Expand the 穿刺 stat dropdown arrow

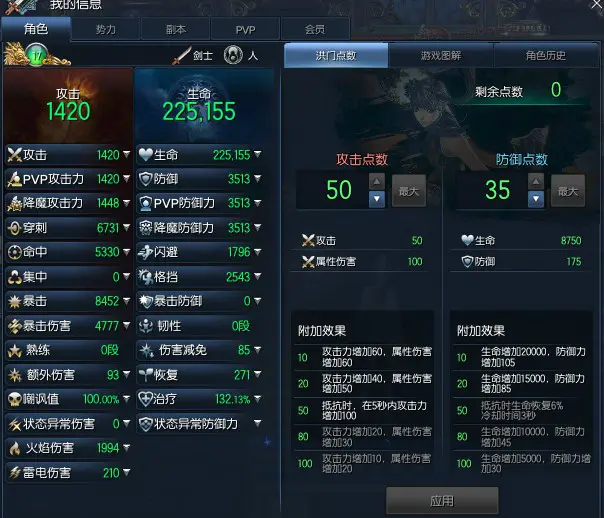click(126, 228)
